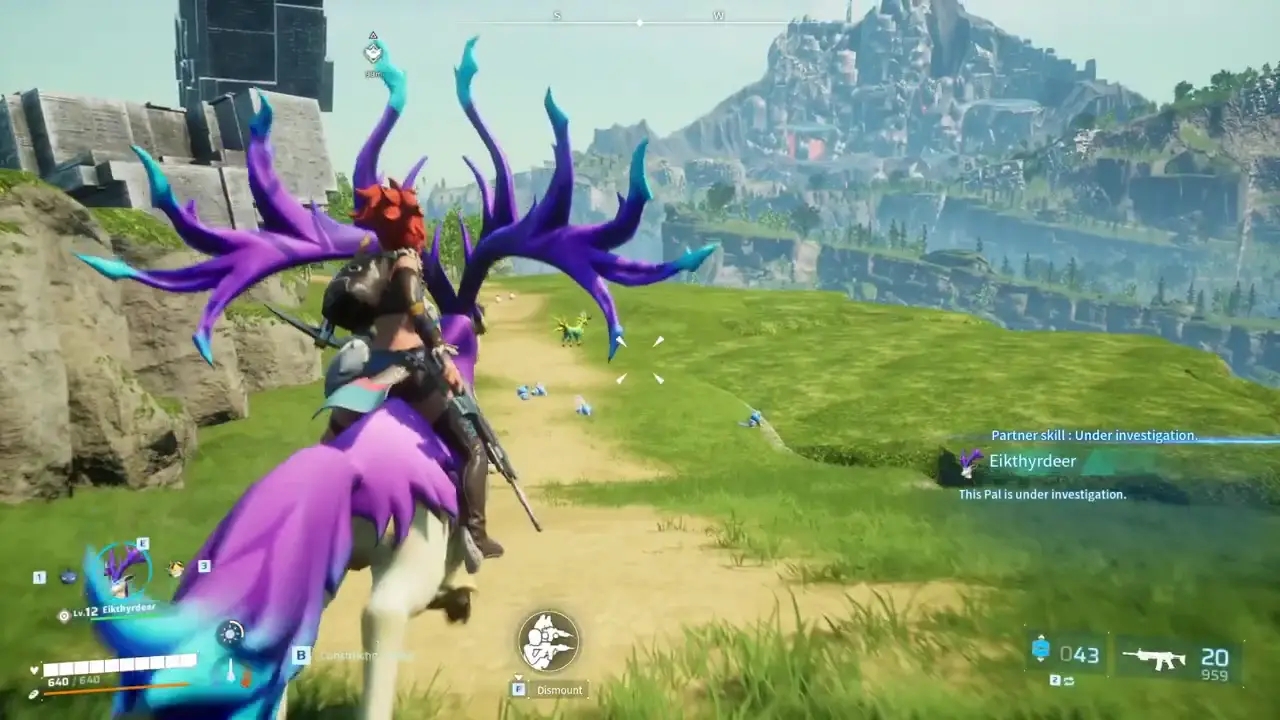Select the Eikthyrdeer icon in the active Pal circle
The image size is (1280, 720).
click(122, 572)
